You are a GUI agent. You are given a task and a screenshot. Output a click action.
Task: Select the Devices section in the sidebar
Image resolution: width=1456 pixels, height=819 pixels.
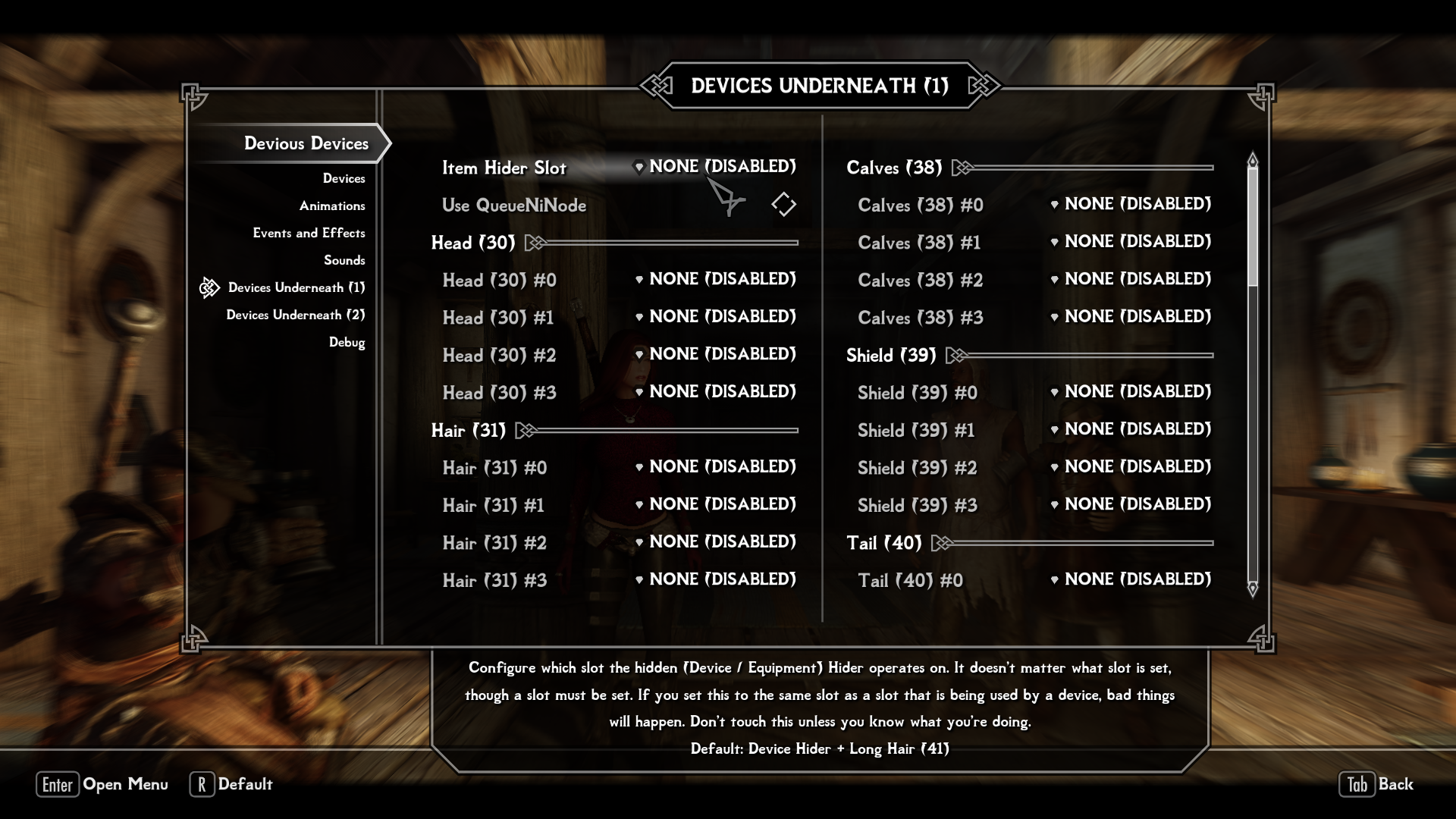click(x=344, y=177)
